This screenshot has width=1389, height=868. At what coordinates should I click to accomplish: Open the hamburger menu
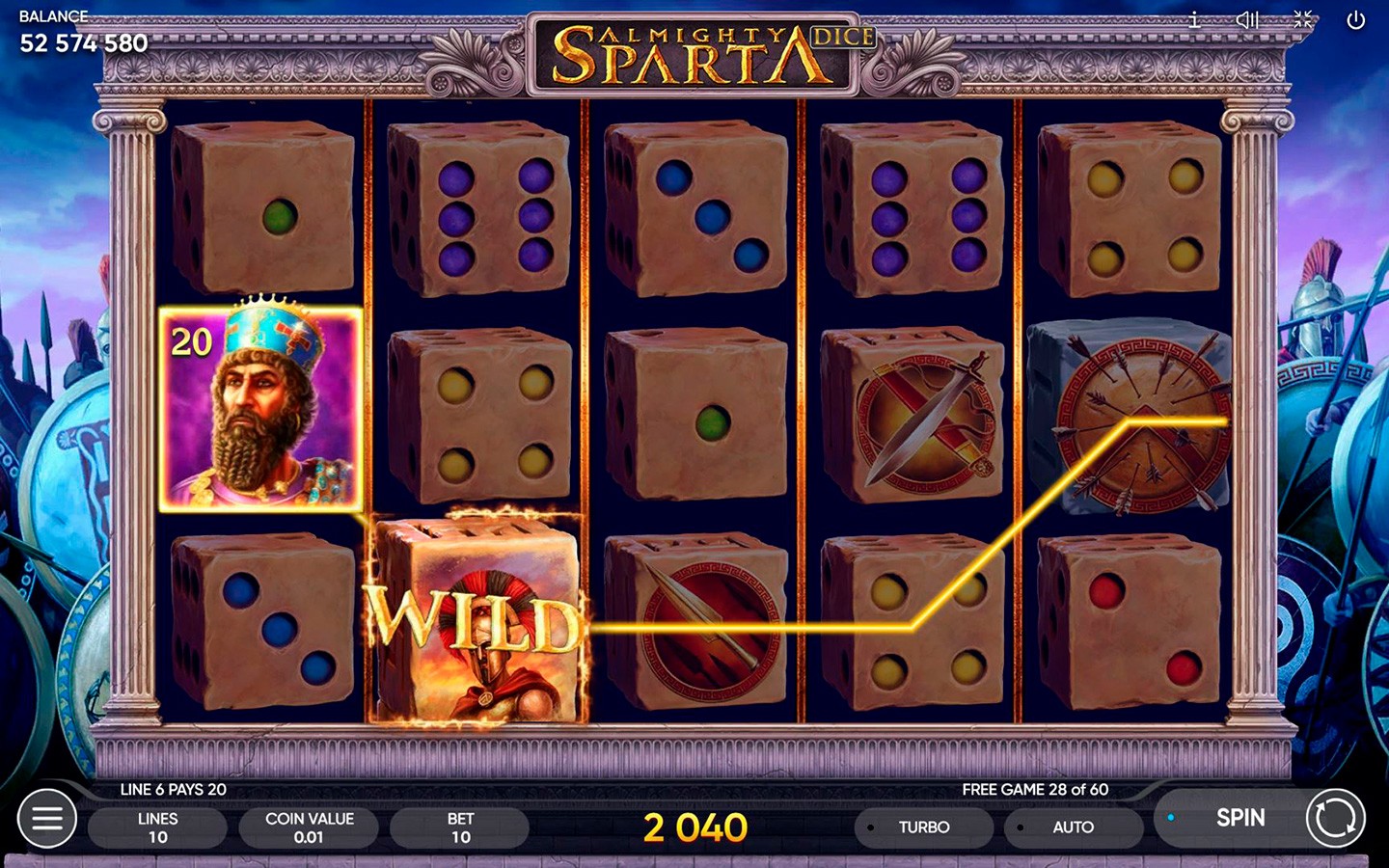tap(47, 819)
